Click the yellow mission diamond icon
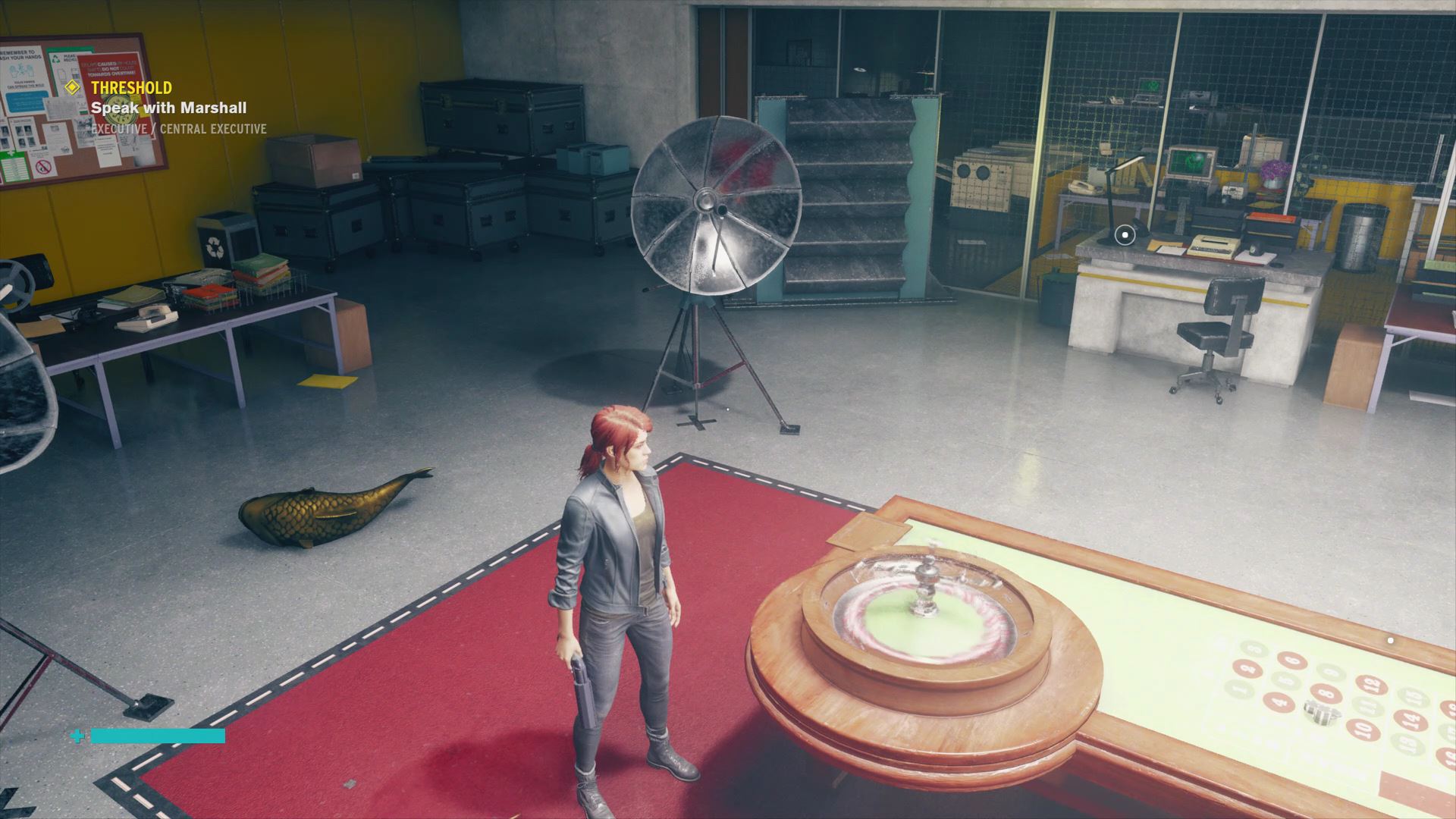The image size is (1456, 819). (x=72, y=88)
